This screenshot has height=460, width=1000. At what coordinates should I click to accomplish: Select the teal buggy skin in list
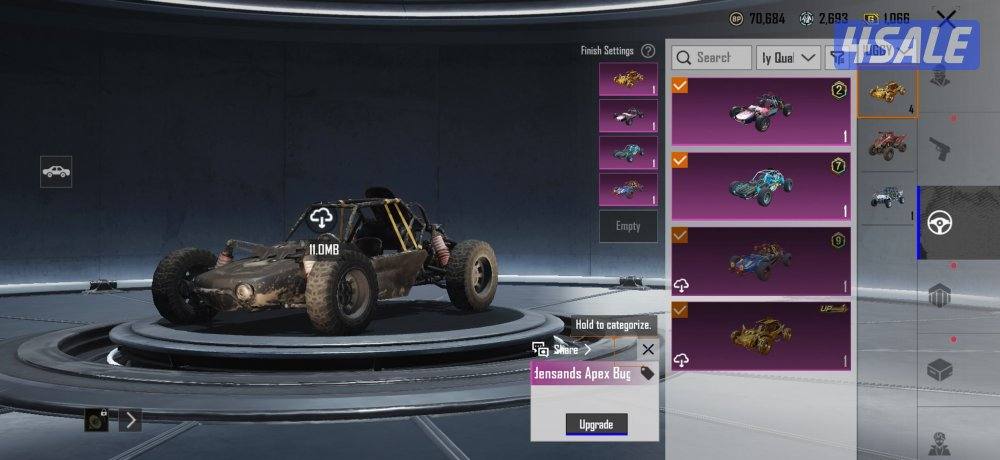pyautogui.click(x=761, y=185)
